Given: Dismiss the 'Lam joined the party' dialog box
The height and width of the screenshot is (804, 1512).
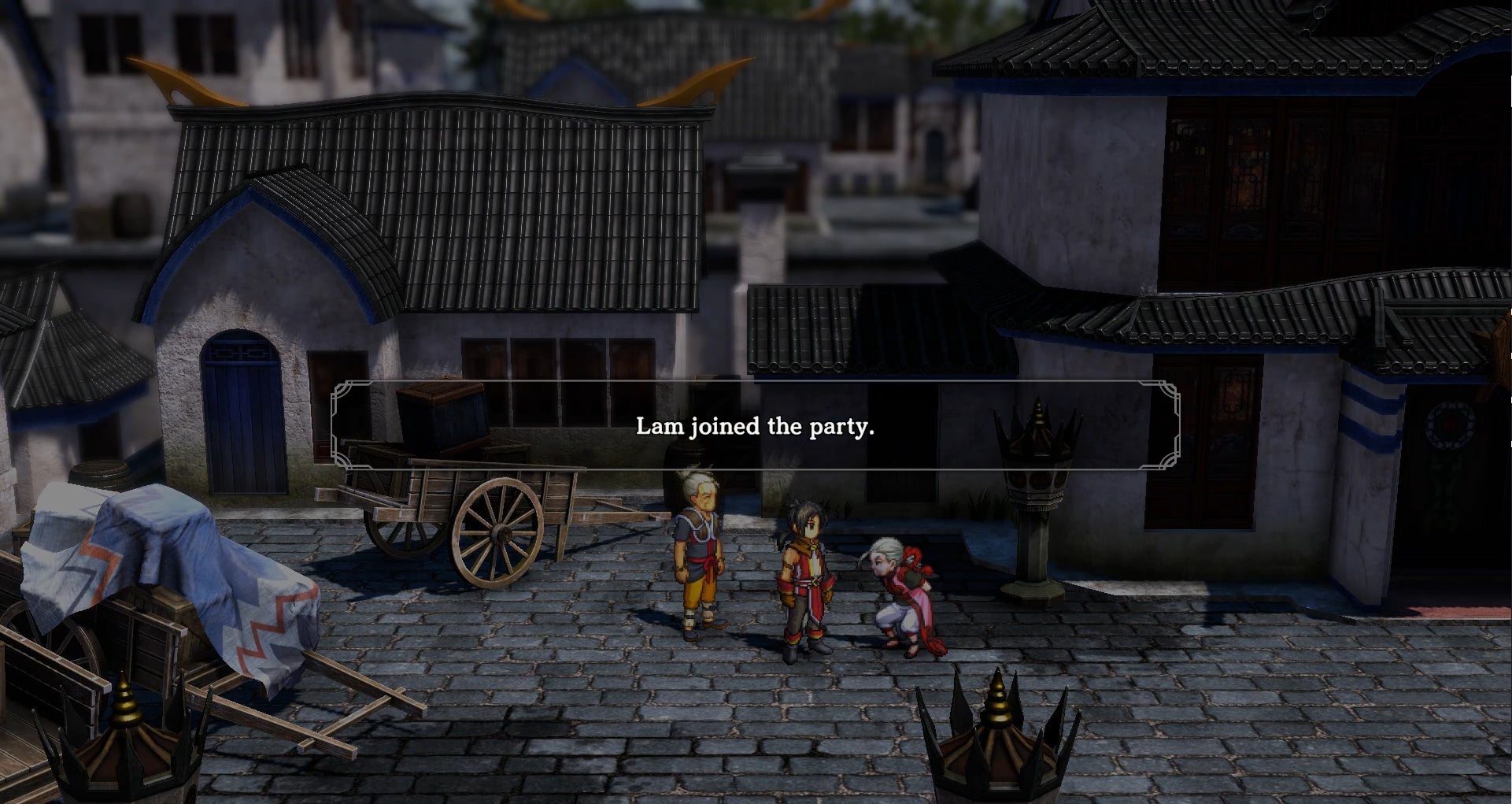Looking at the screenshot, I should [756, 429].
